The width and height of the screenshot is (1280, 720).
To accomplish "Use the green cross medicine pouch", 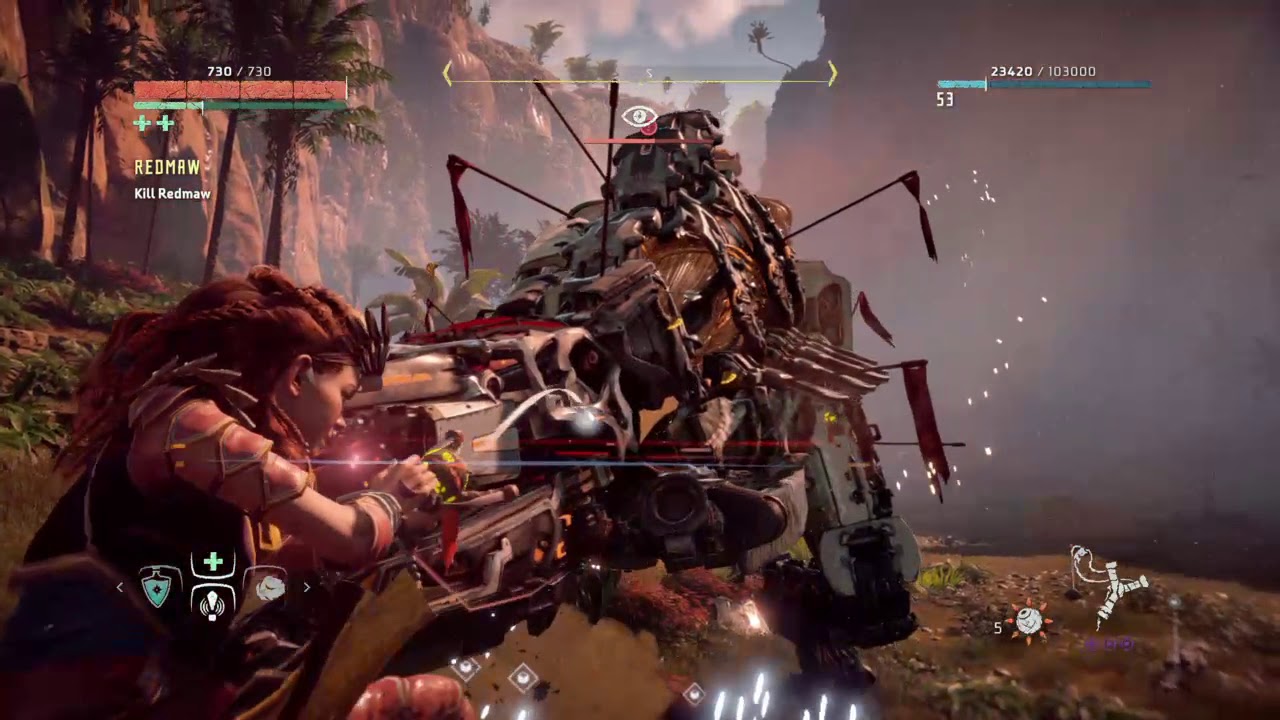I will point(213,563).
